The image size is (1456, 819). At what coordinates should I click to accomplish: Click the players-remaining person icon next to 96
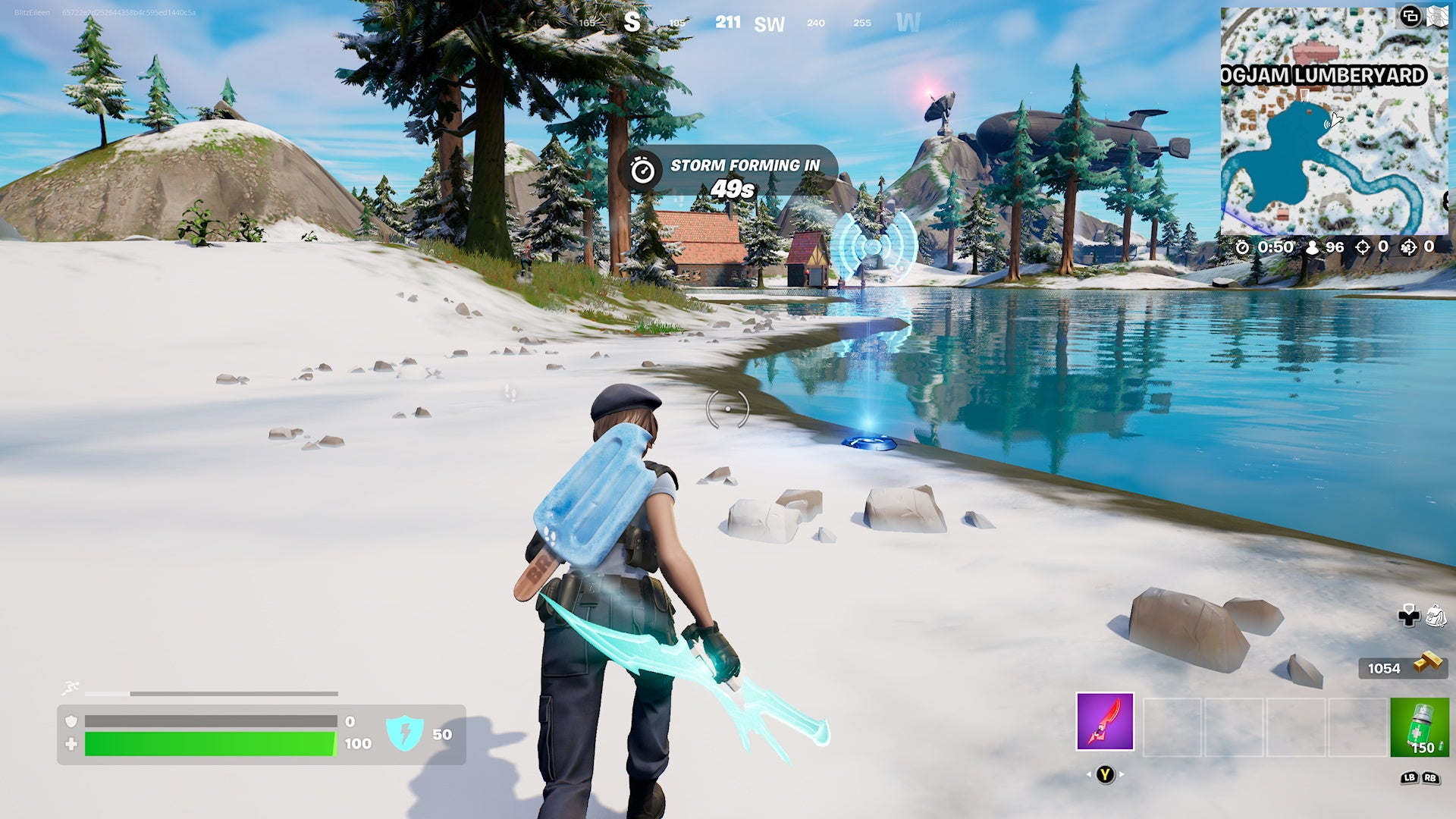(1313, 248)
